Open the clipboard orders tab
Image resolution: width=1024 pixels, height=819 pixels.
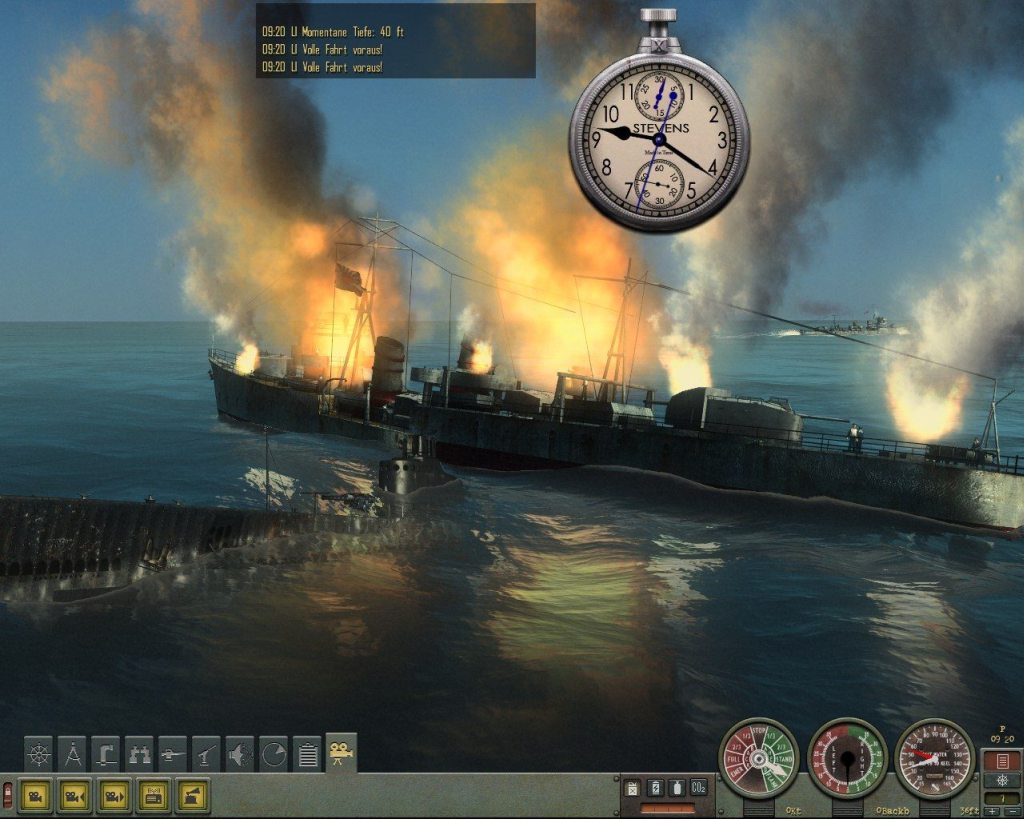click(x=308, y=753)
